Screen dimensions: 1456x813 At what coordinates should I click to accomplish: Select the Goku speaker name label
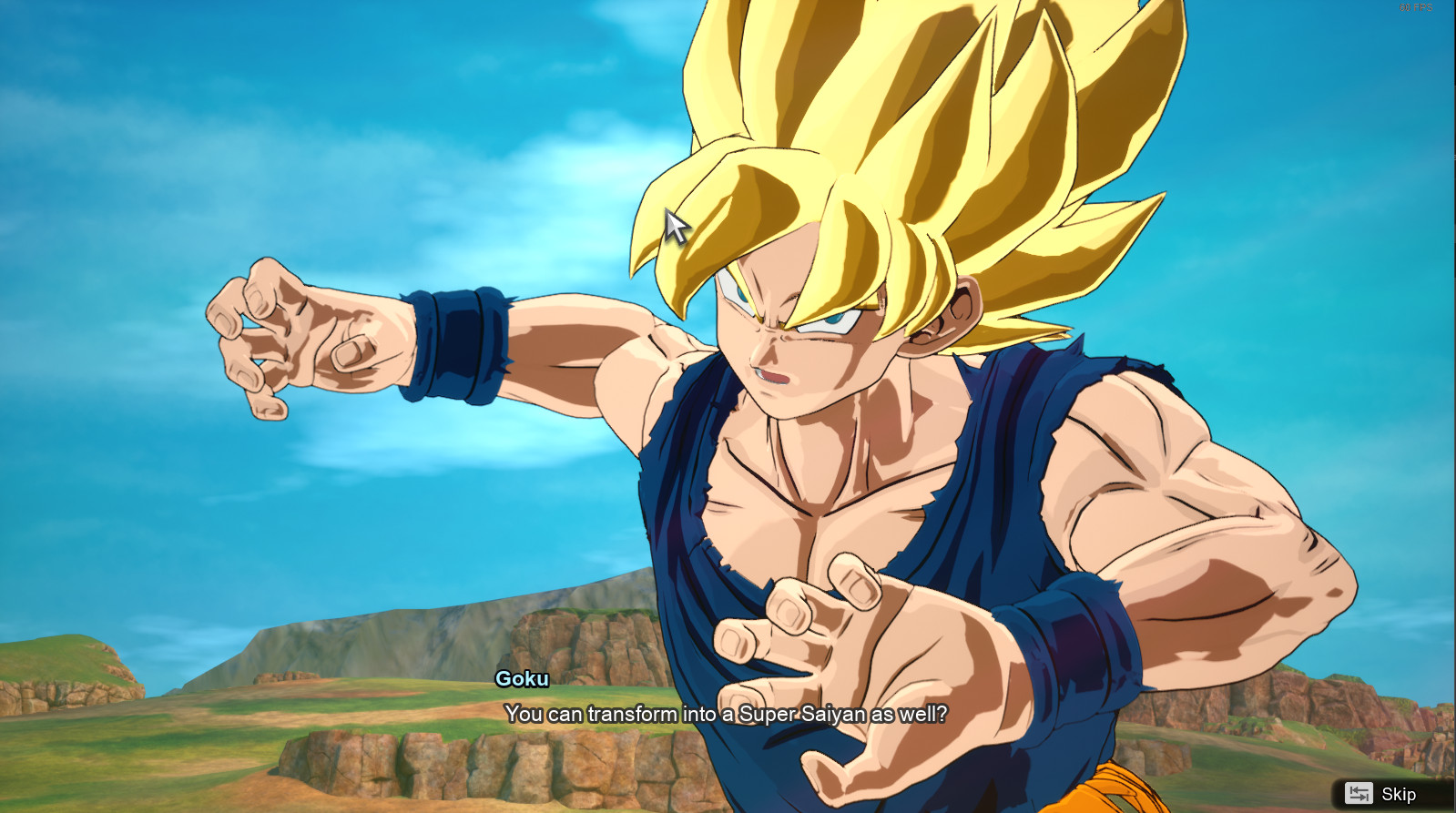[x=523, y=678]
